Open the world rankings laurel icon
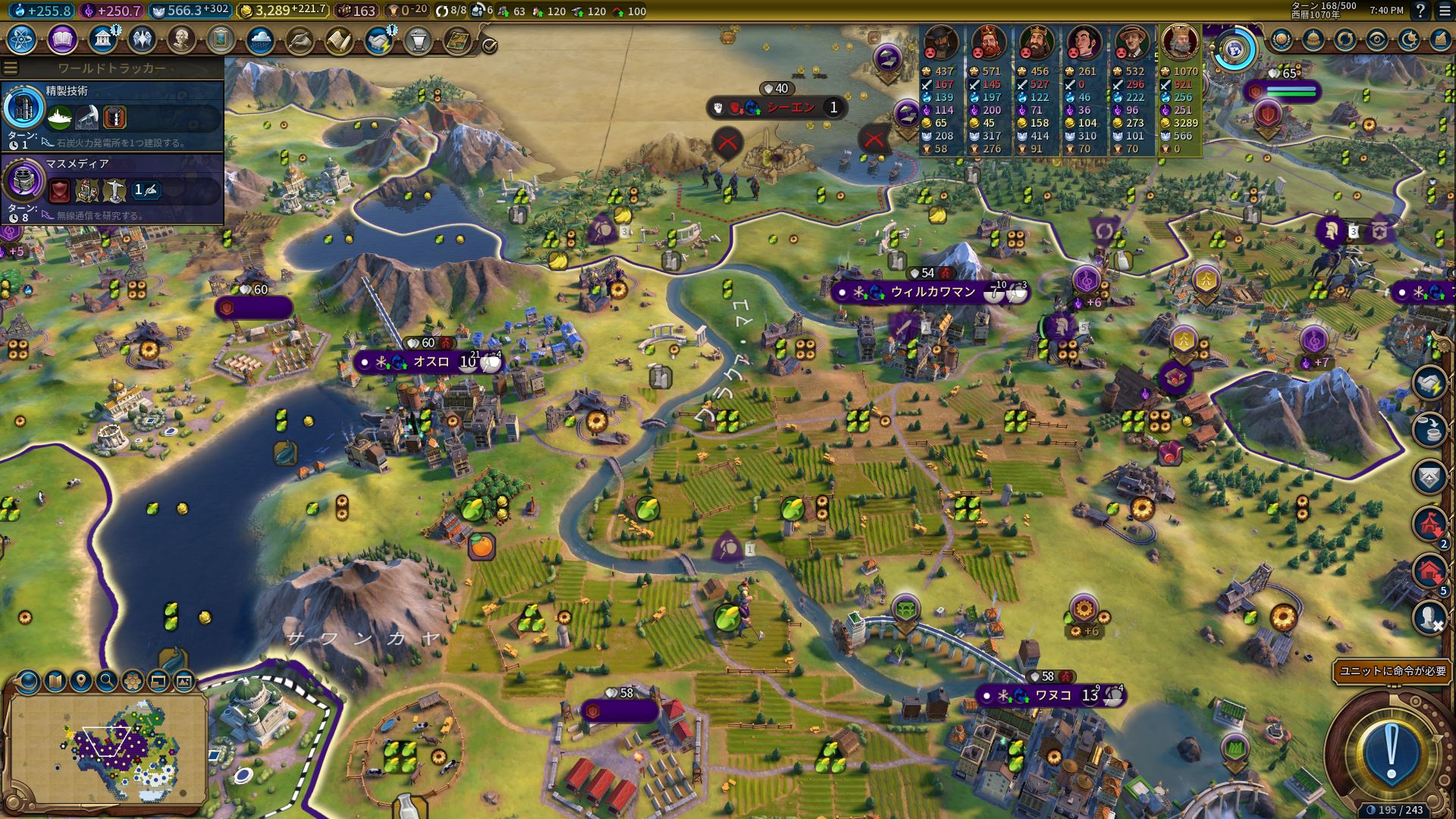Screen dimensions: 1456x819 [x=1281, y=39]
